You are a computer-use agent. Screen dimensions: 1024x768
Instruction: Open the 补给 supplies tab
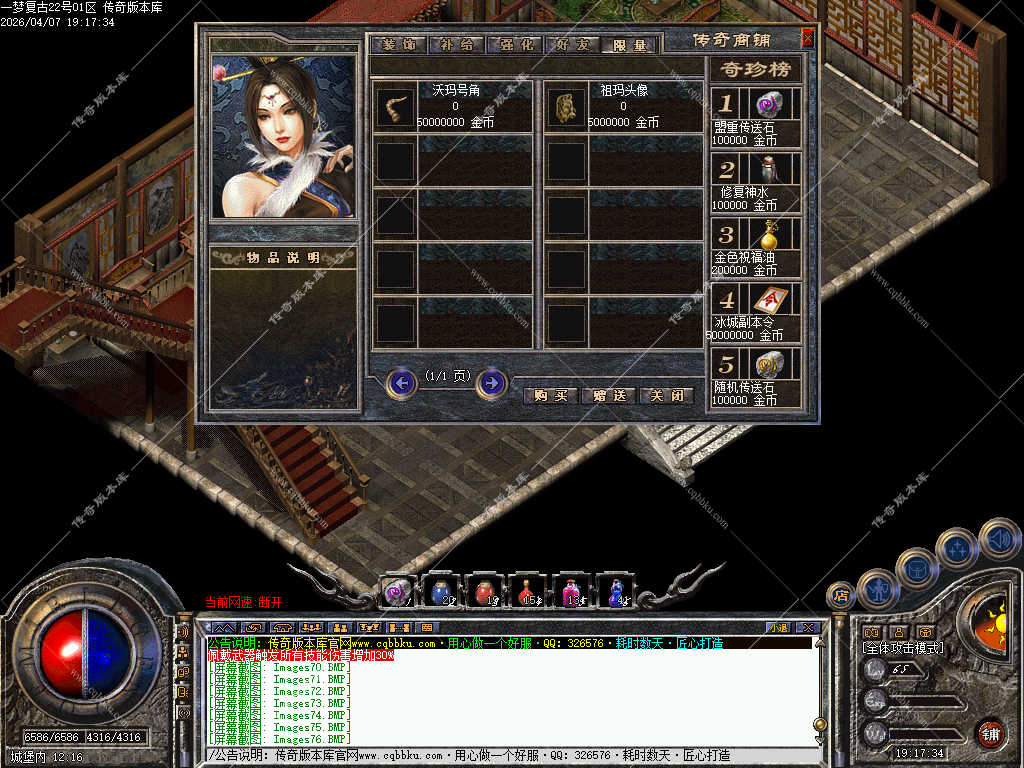456,45
